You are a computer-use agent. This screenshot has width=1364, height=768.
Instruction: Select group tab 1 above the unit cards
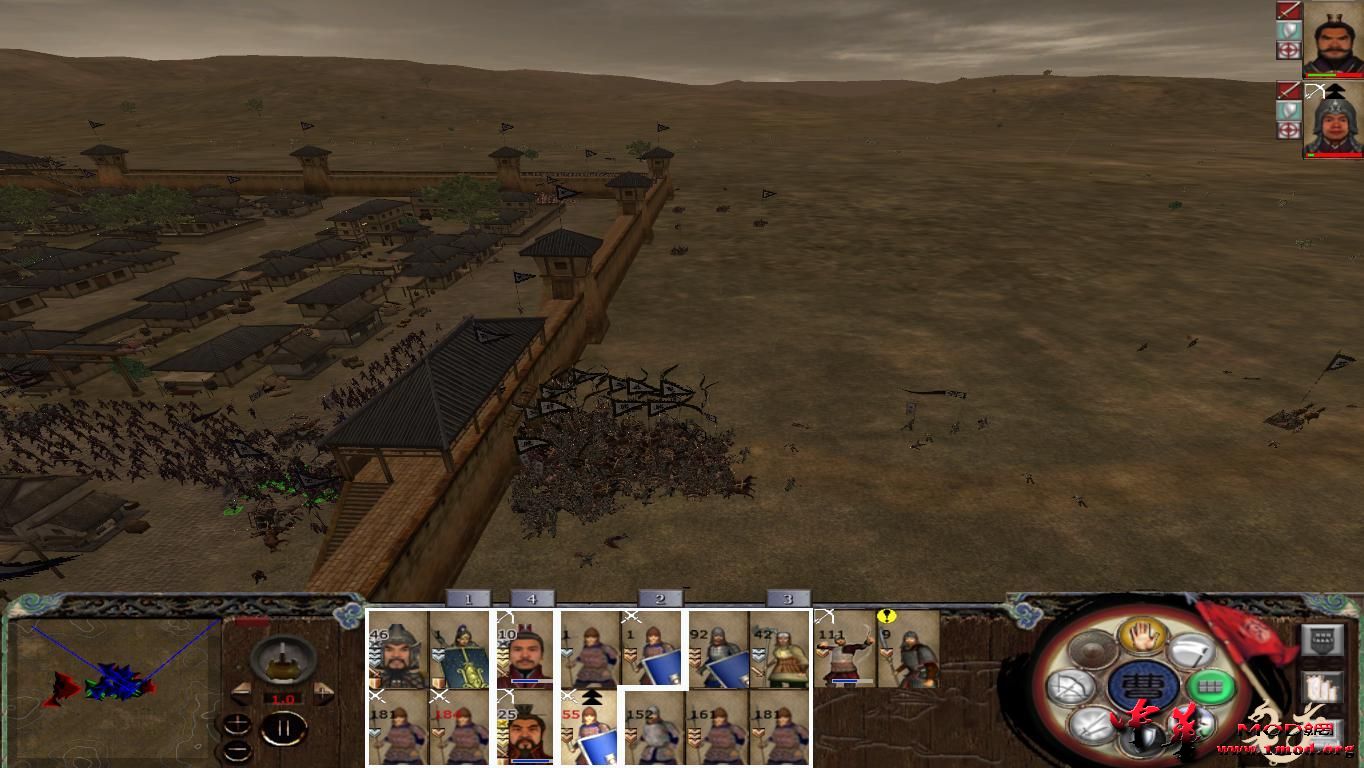[467, 597]
